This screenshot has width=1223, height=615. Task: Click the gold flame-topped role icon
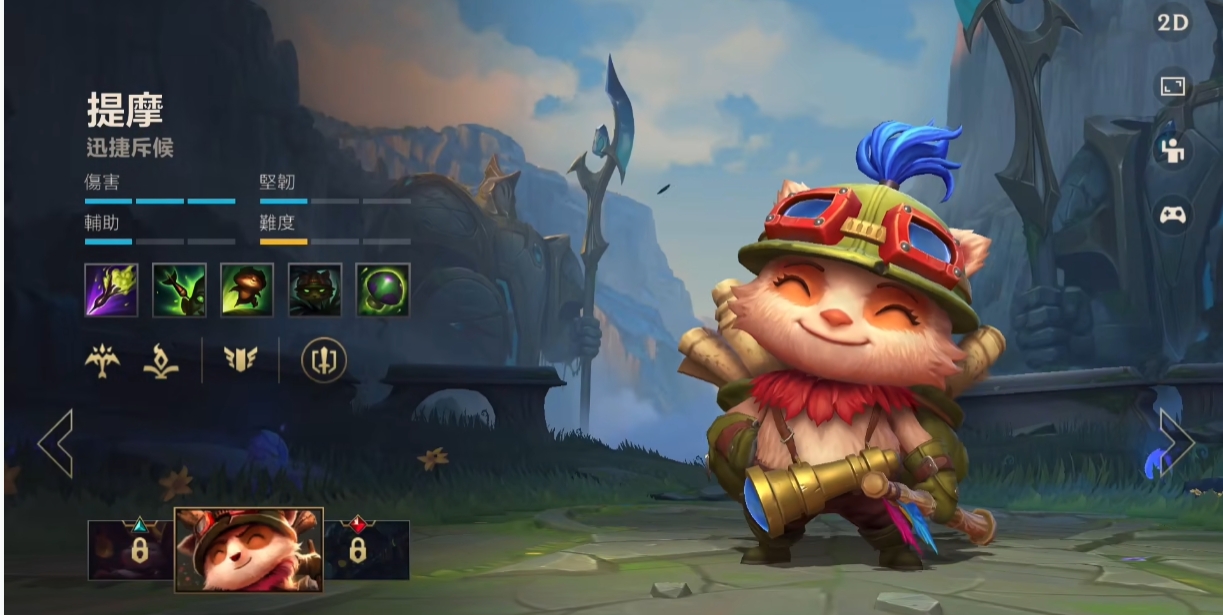click(x=161, y=361)
